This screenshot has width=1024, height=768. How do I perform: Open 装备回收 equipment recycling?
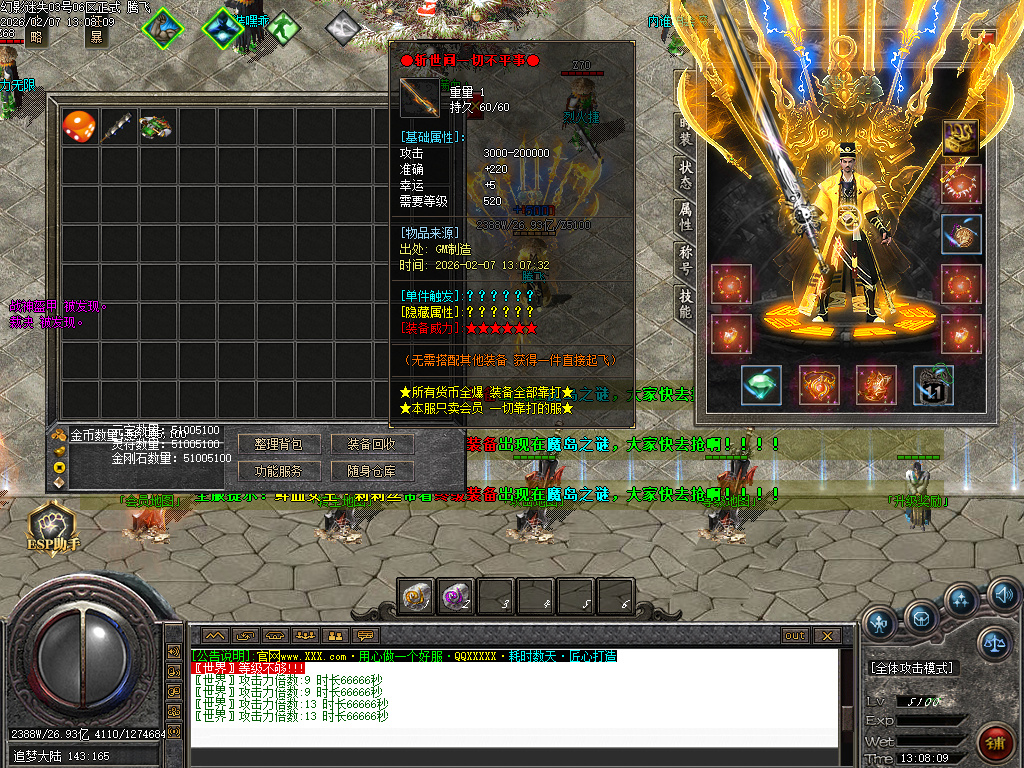click(371, 444)
